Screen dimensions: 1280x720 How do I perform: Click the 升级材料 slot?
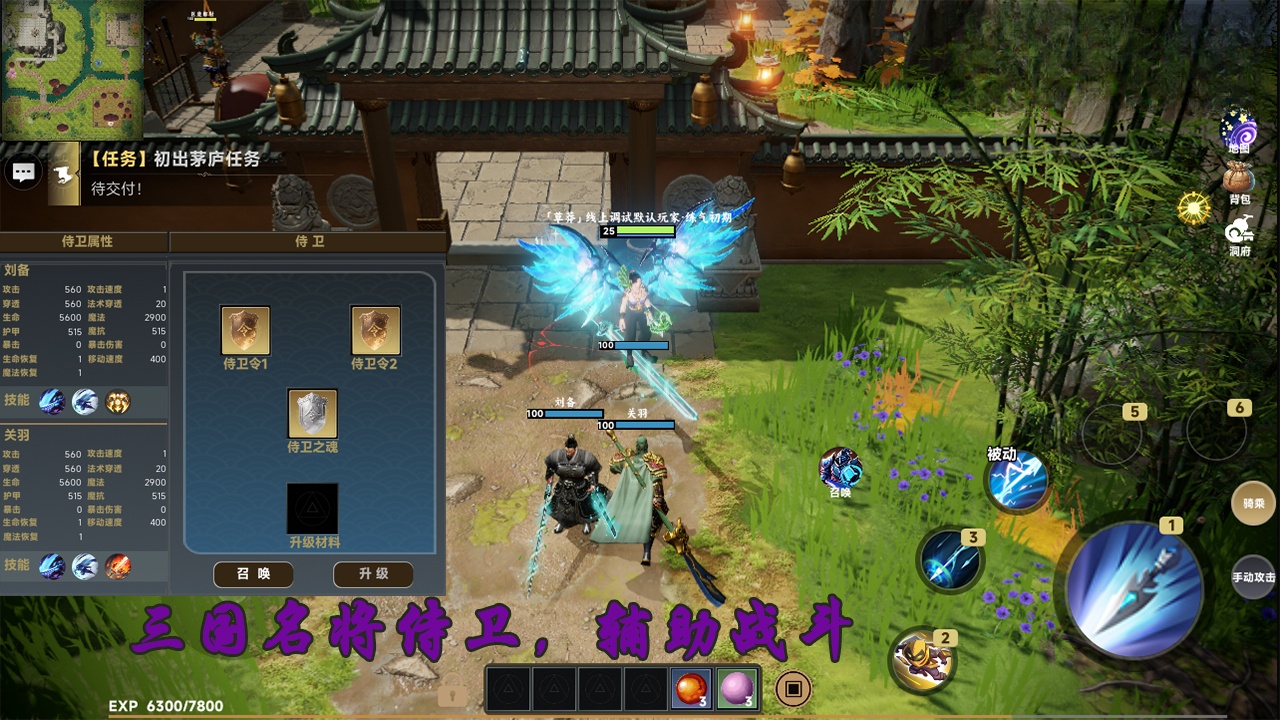point(312,508)
